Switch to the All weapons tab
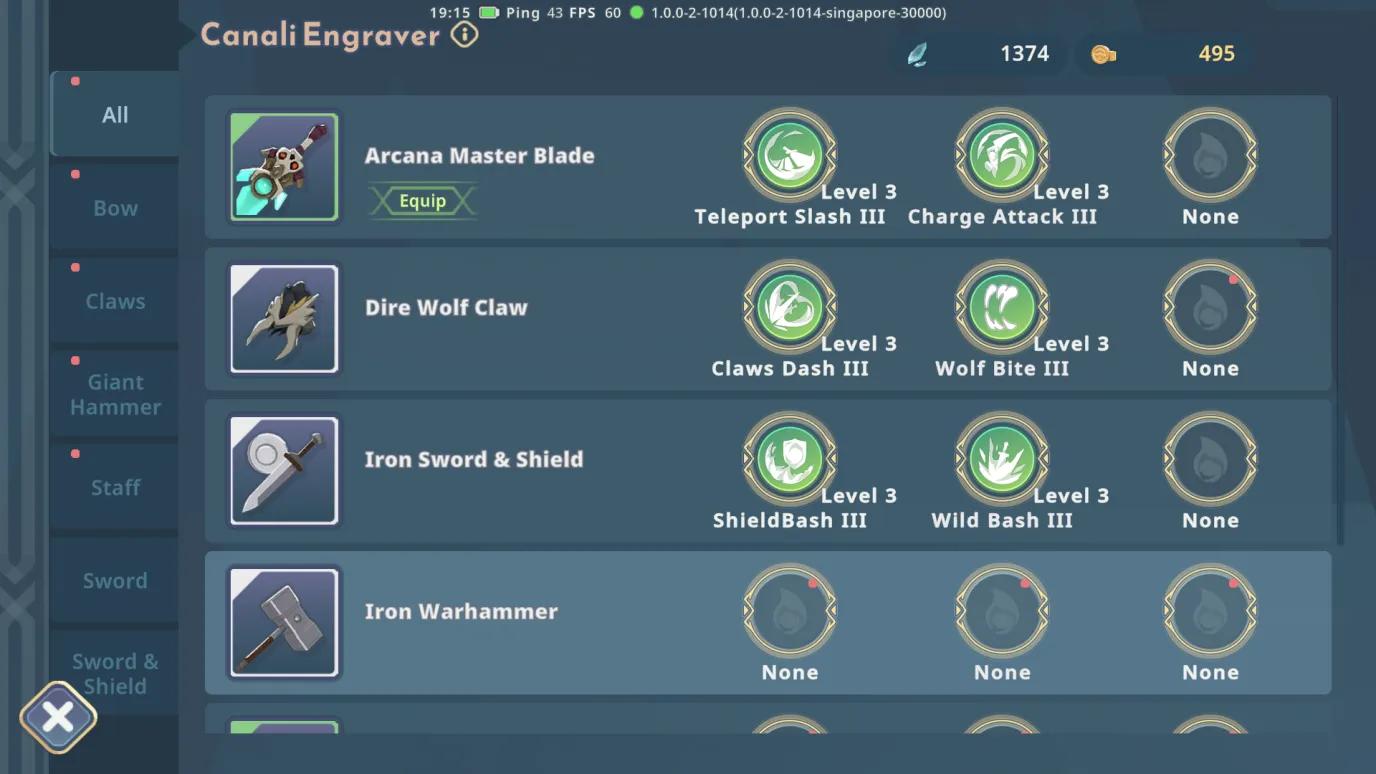The image size is (1376, 774). click(x=115, y=115)
